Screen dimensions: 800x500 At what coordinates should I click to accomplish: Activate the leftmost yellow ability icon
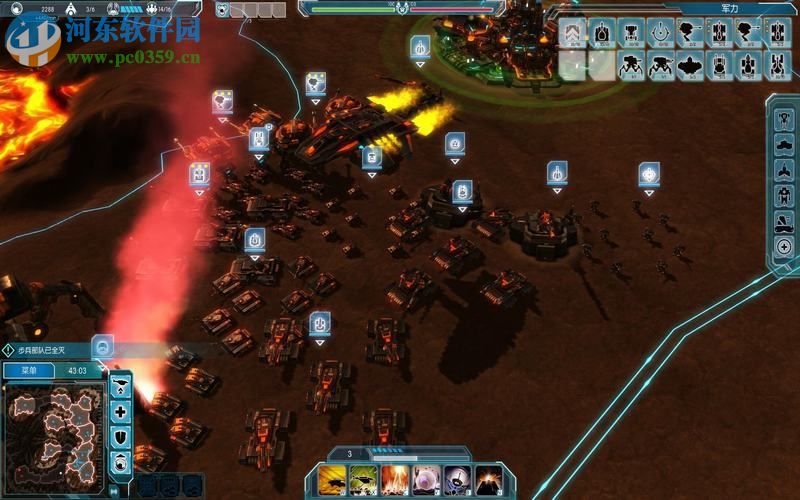(334, 479)
